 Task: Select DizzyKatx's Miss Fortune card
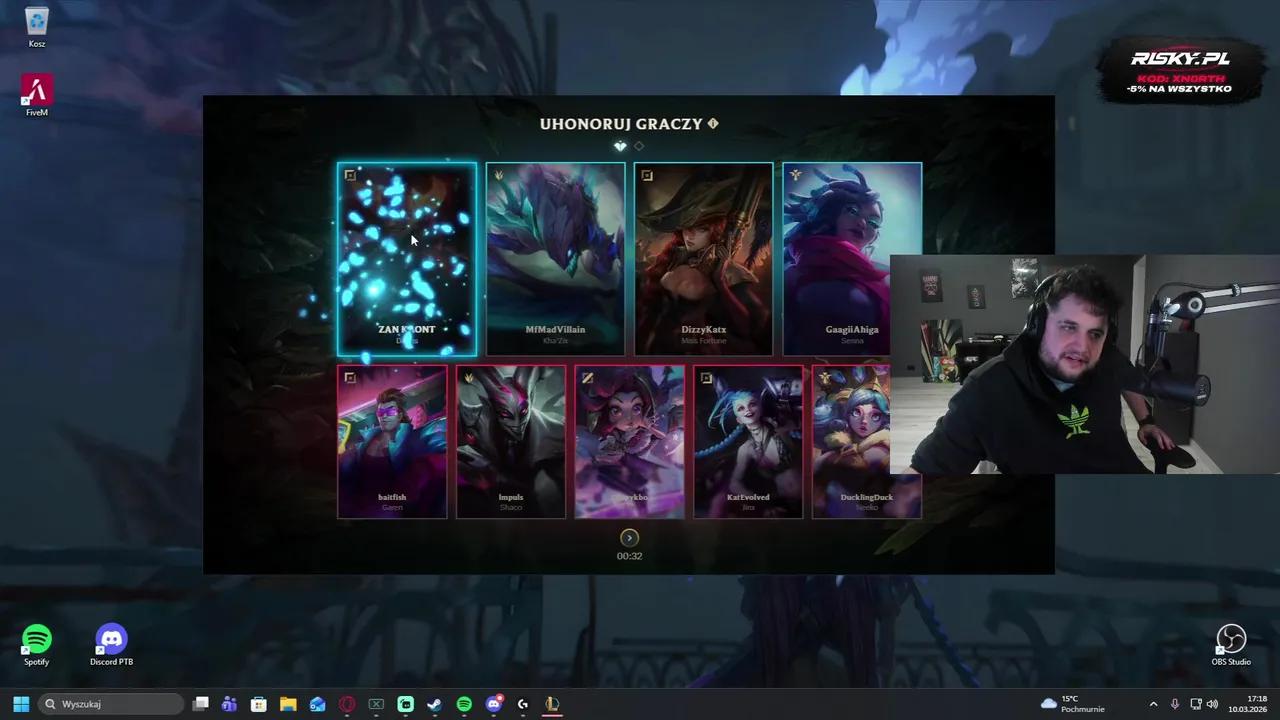pyautogui.click(x=703, y=259)
